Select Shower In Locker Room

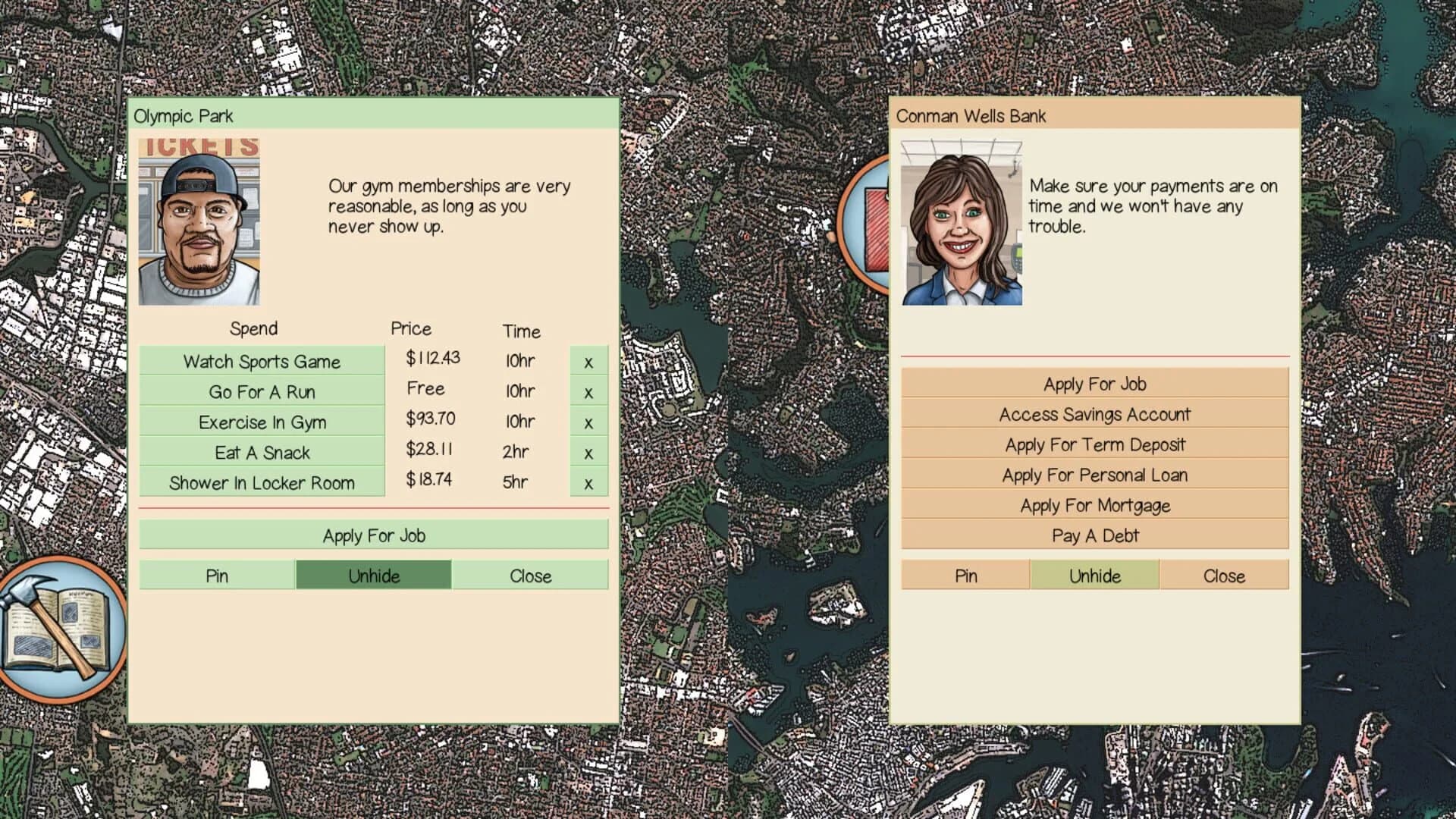click(262, 483)
